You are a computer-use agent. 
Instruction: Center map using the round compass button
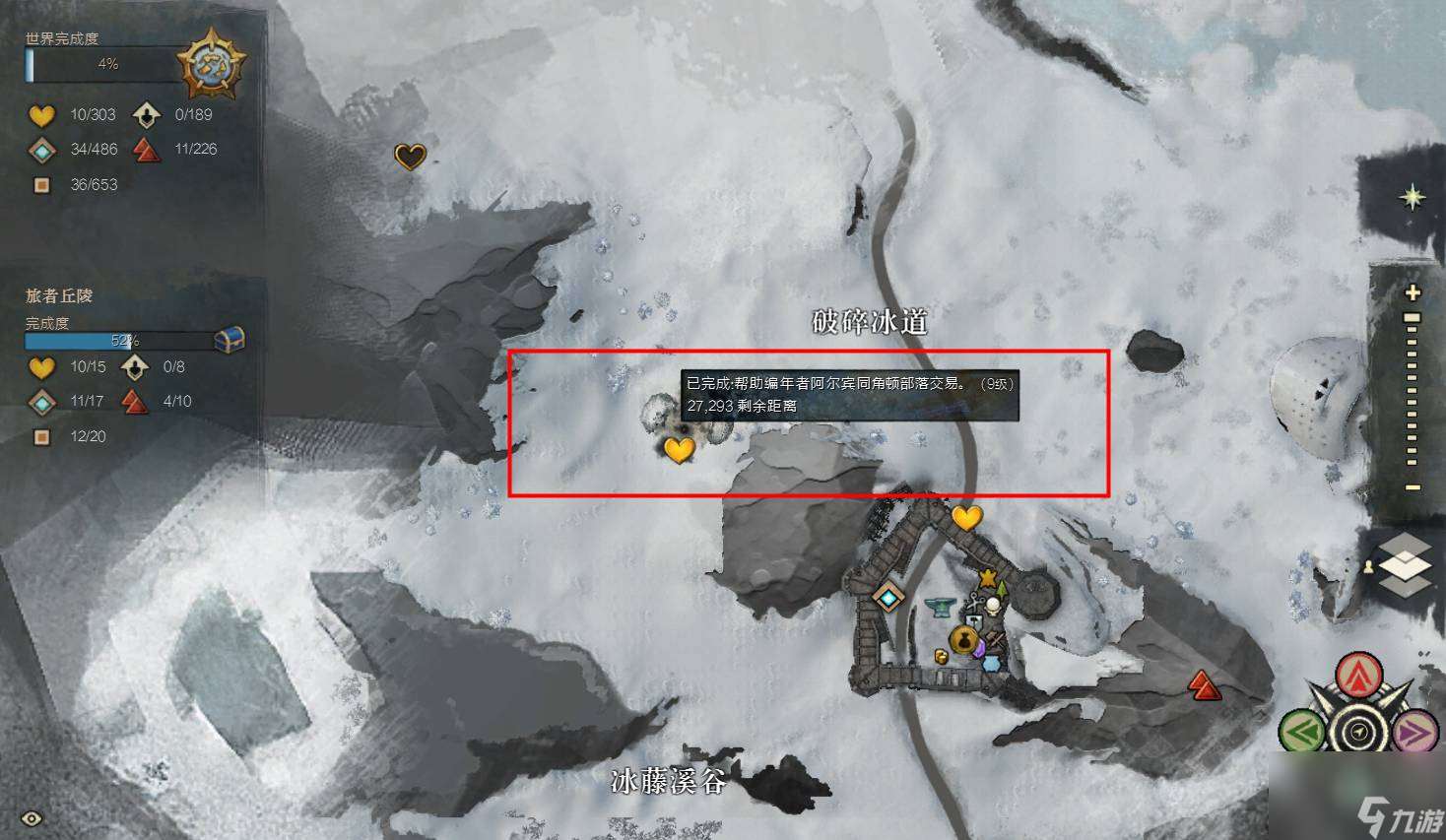[1359, 733]
